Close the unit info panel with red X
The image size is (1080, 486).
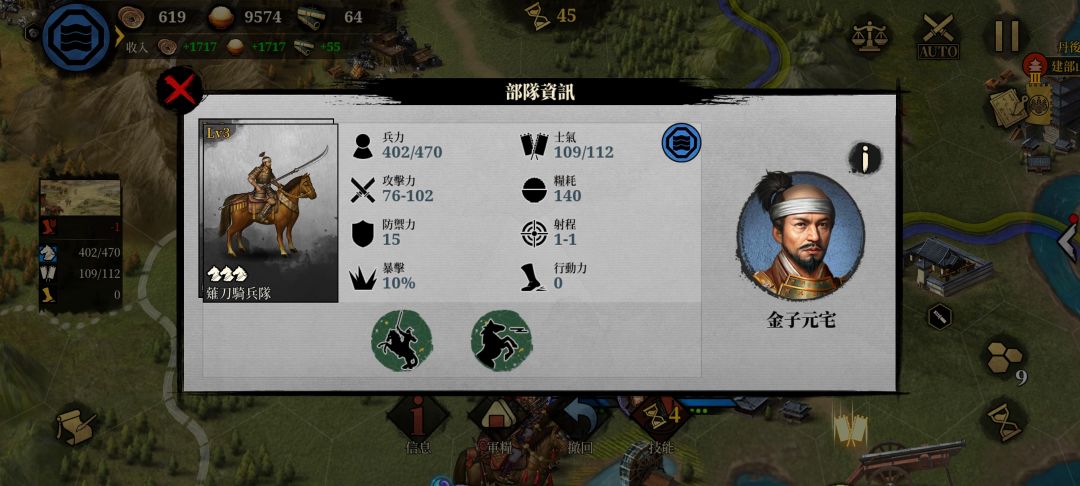coord(180,90)
